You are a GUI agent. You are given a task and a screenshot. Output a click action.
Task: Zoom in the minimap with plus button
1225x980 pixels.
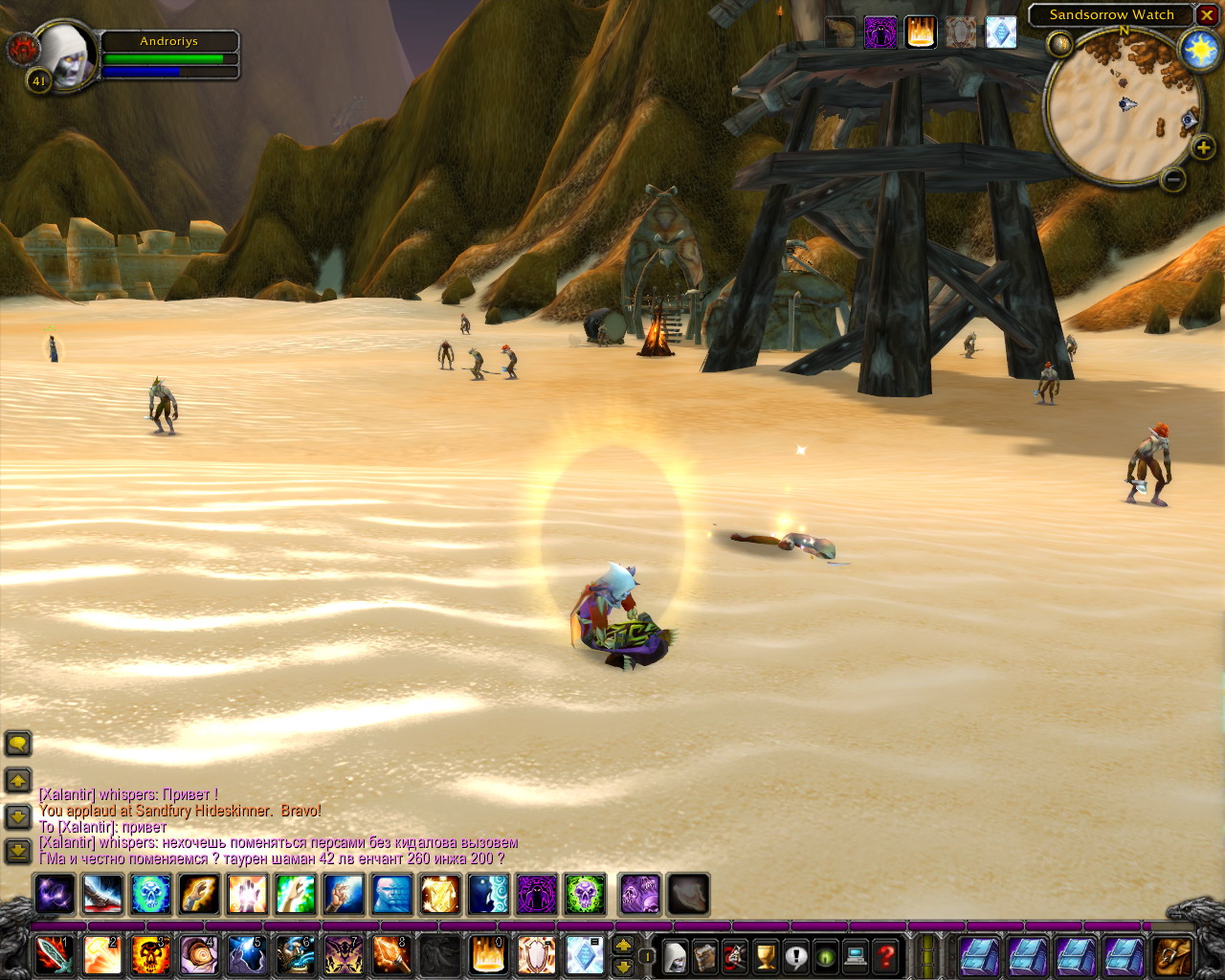tap(1203, 147)
